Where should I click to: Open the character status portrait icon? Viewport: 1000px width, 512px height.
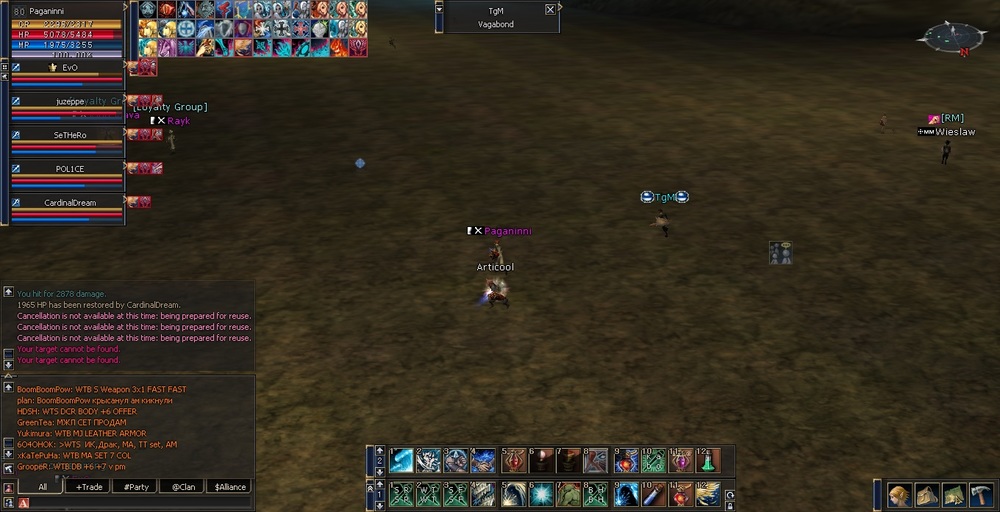[x=899, y=495]
